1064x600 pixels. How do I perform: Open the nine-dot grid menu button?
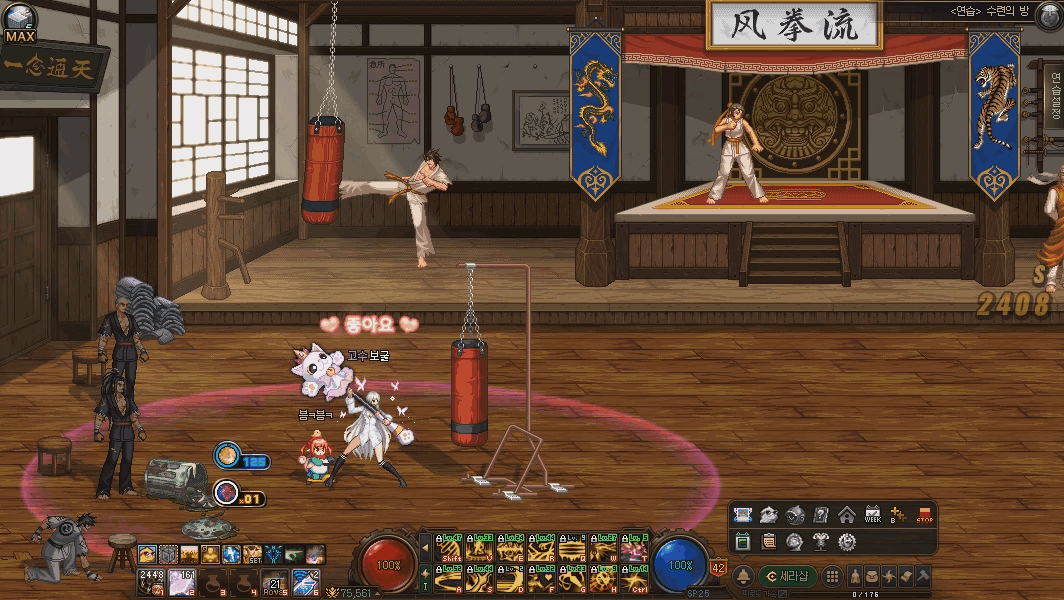click(831, 576)
